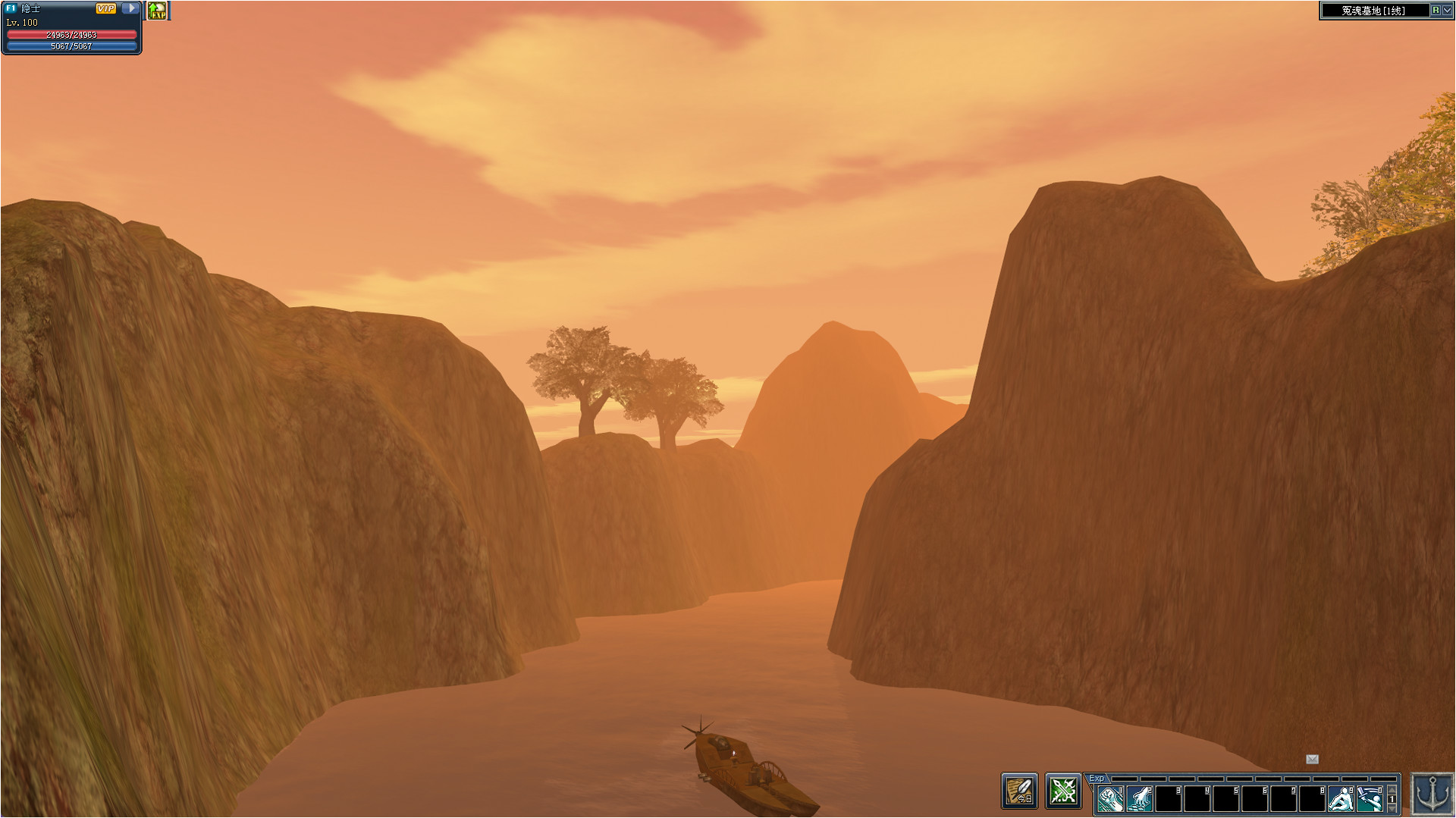Click the Lv. 100 character level text
Image resolution: width=1456 pixels, height=818 pixels.
click(22, 23)
